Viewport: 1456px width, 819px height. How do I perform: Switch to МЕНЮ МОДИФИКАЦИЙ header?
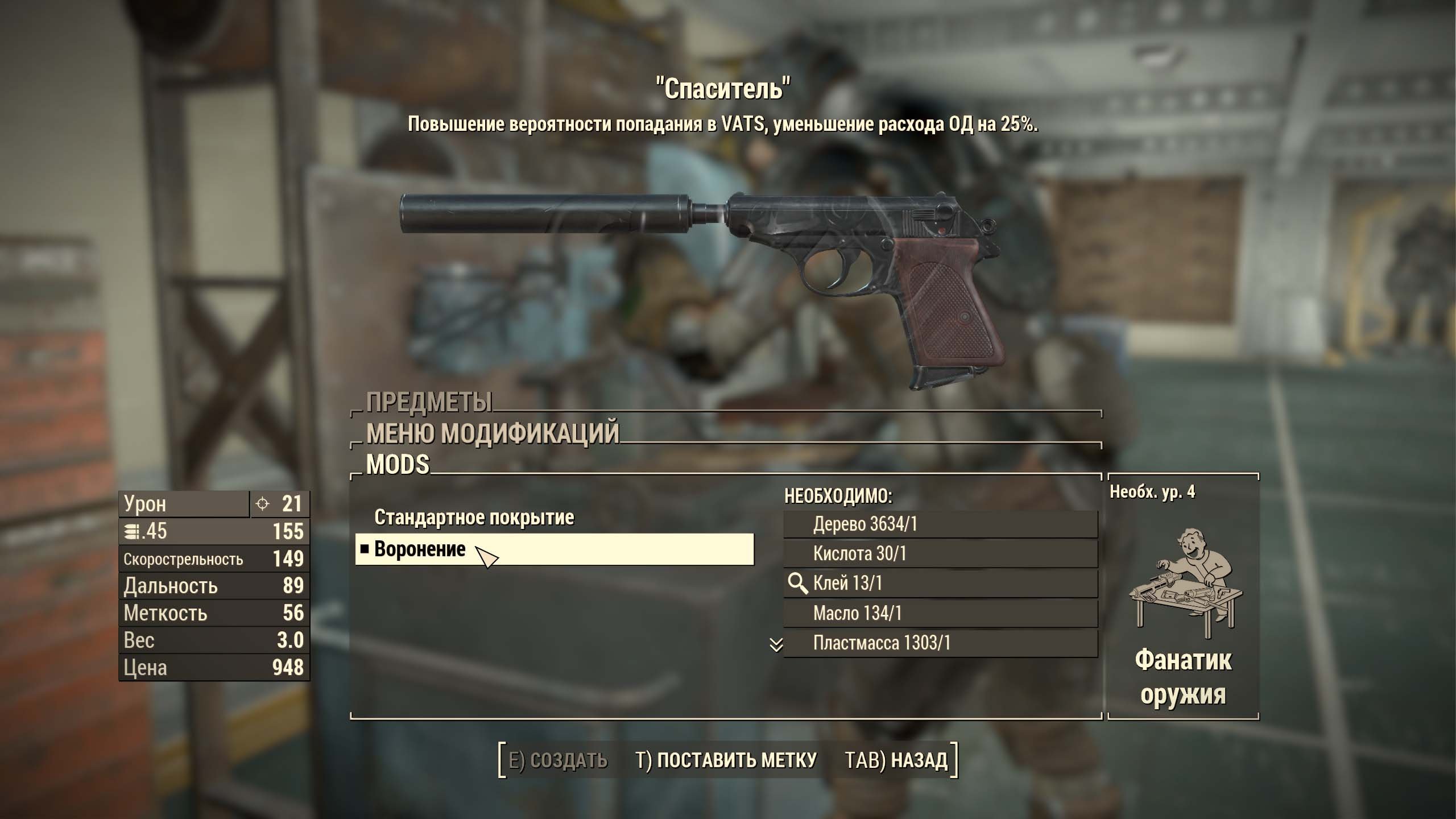[x=493, y=433]
